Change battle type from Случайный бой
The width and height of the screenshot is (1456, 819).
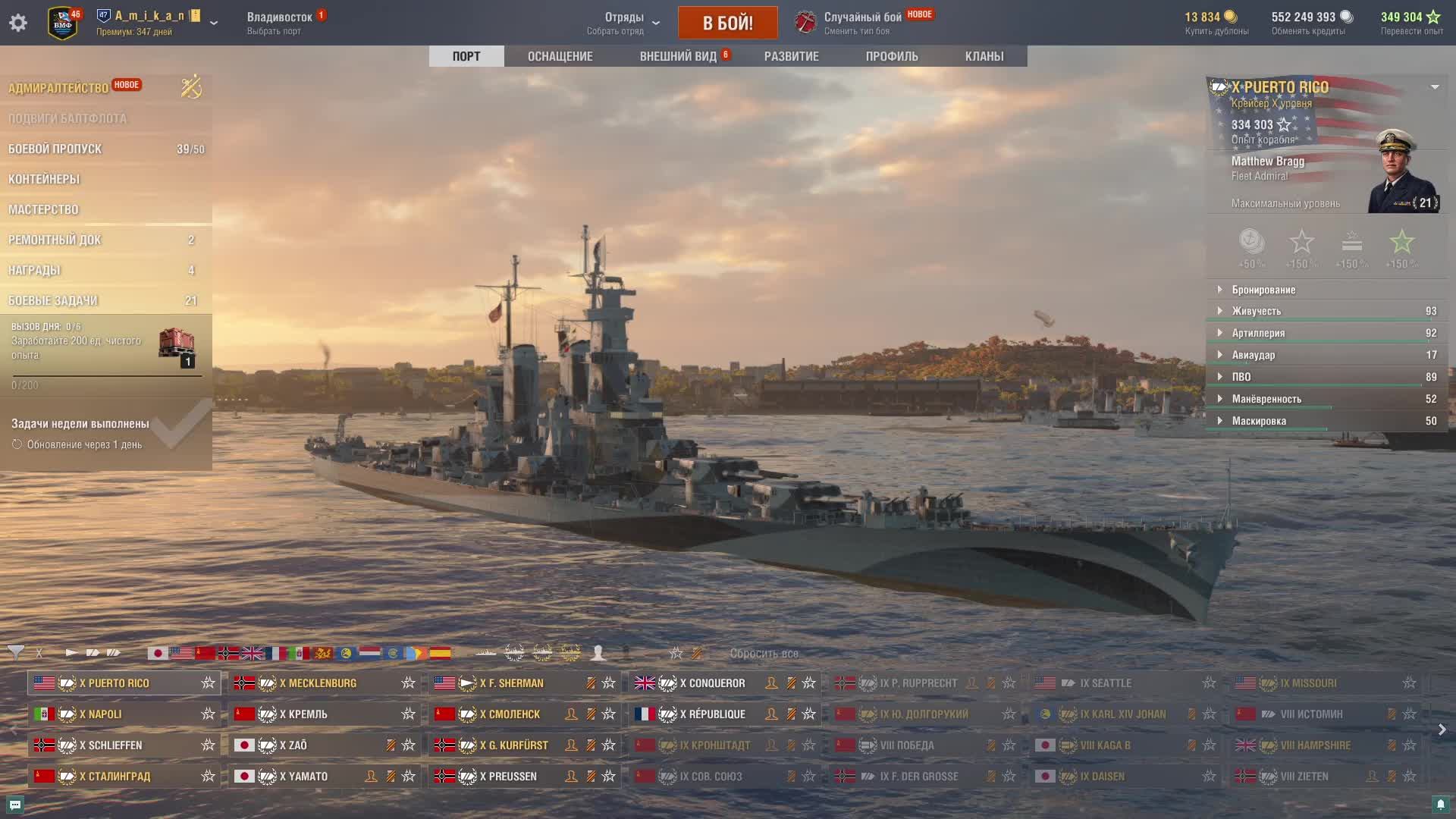(862, 23)
